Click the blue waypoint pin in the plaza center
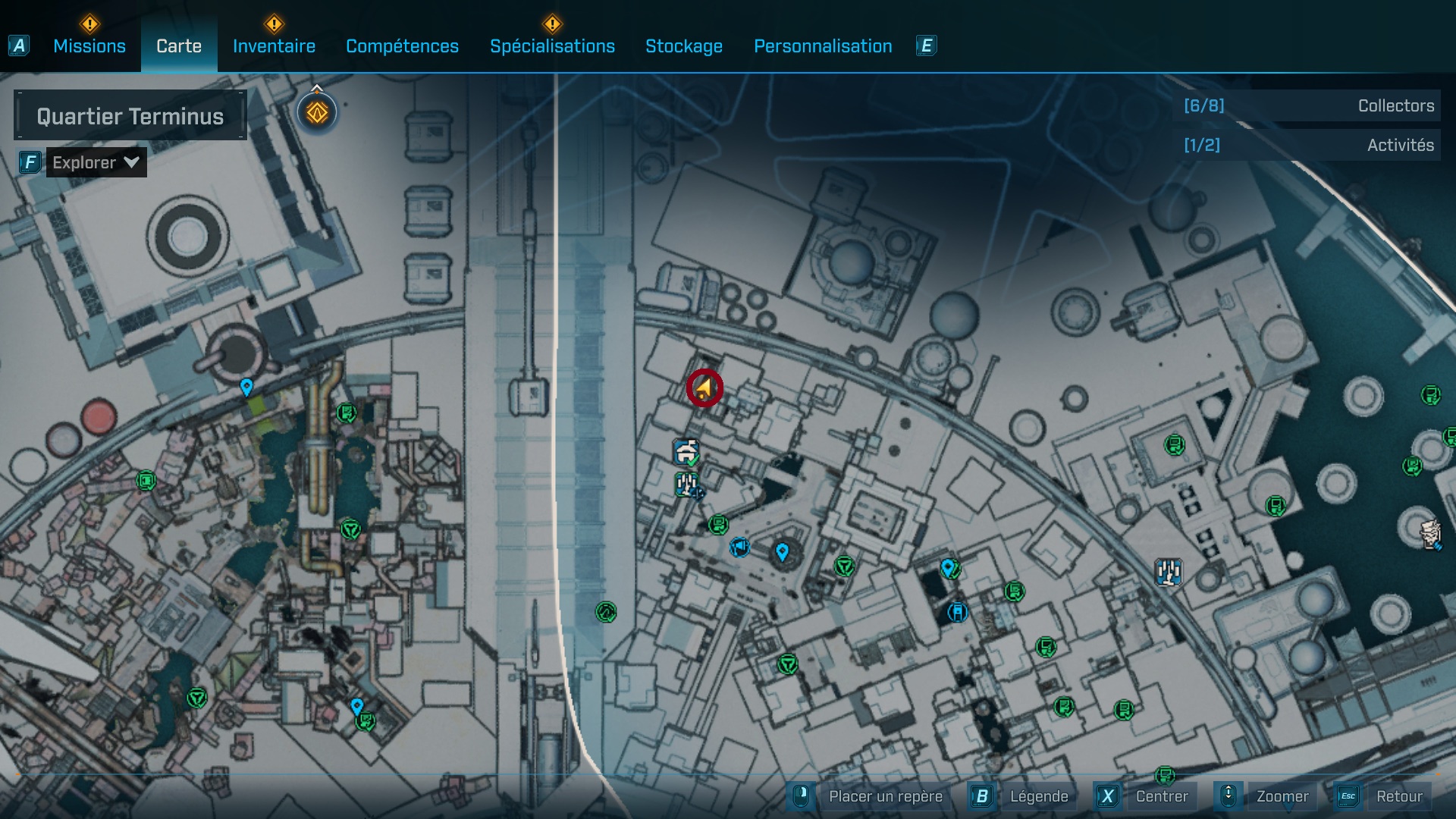The image size is (1456, 819). coord(783,554)
